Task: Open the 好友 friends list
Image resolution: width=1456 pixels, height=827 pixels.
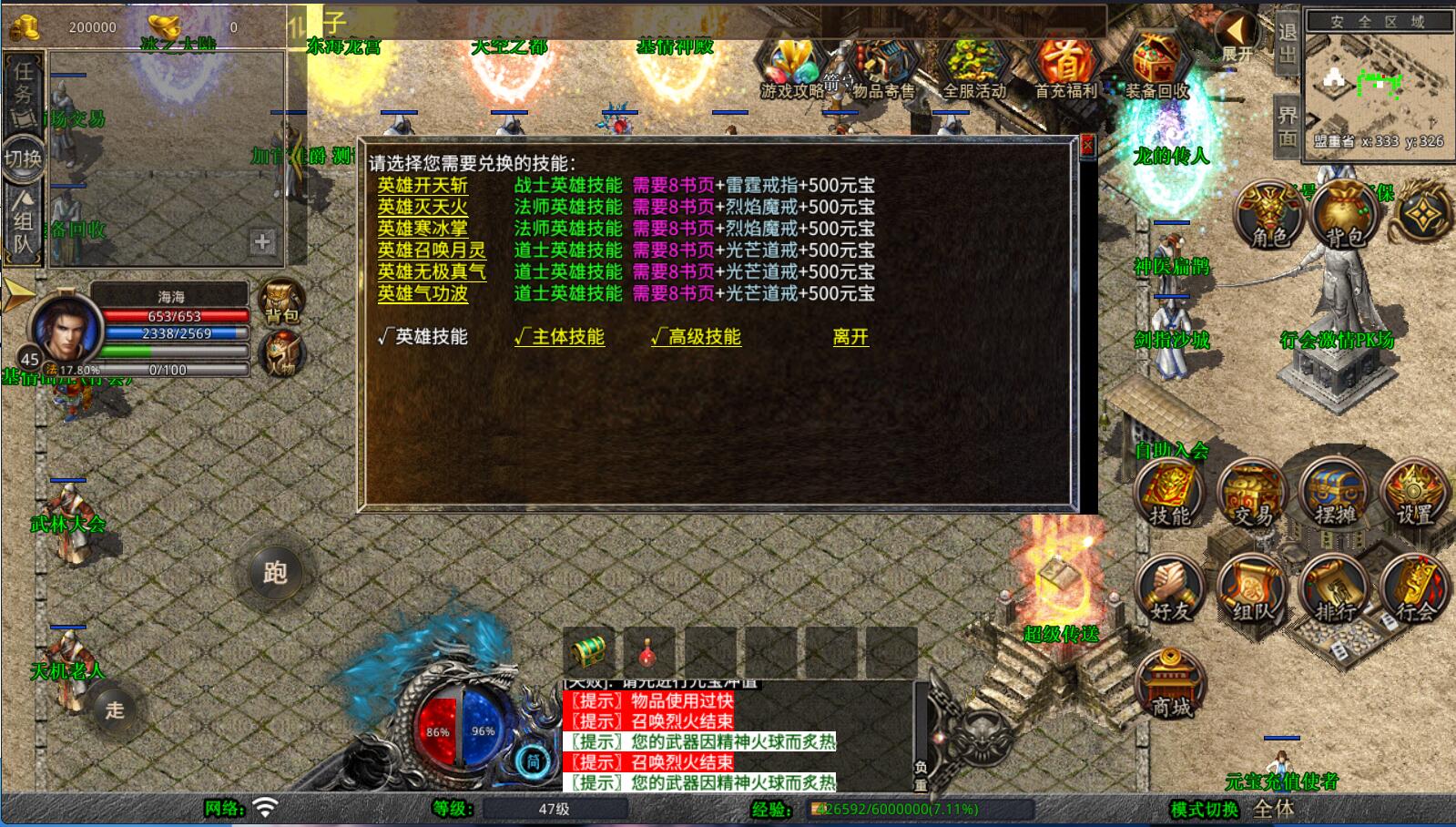Action: pos(1170,589)
